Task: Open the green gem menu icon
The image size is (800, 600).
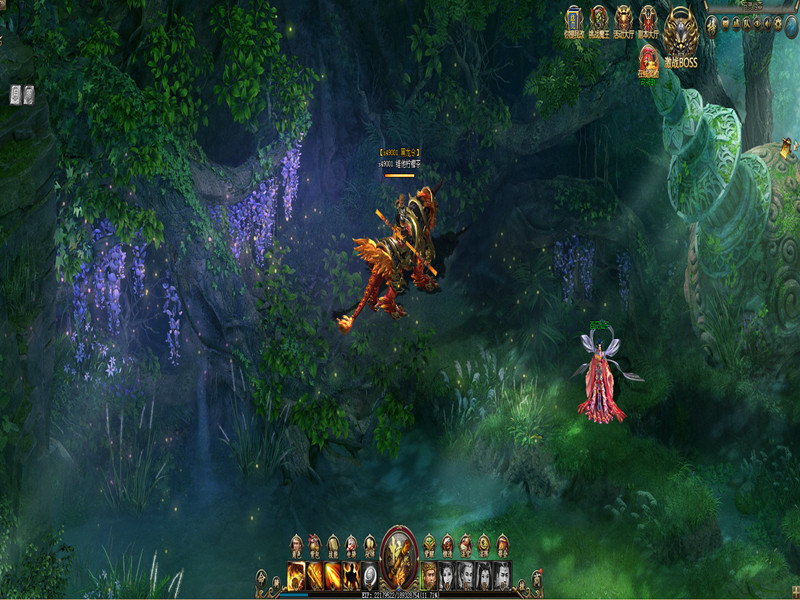Action: pyautogui.click(x=429, y=544)
